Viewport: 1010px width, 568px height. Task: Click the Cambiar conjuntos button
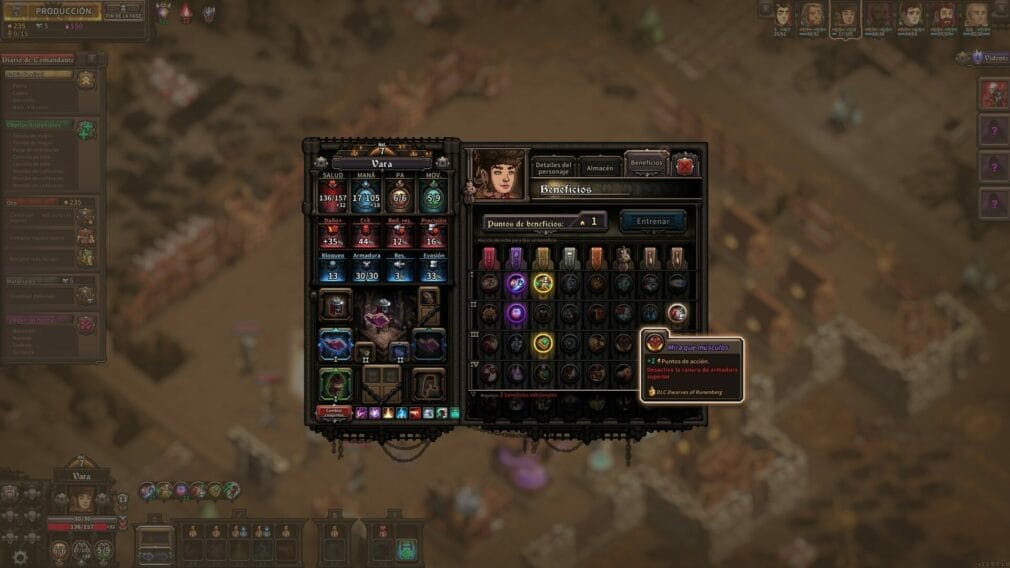[x=334, y=411]
